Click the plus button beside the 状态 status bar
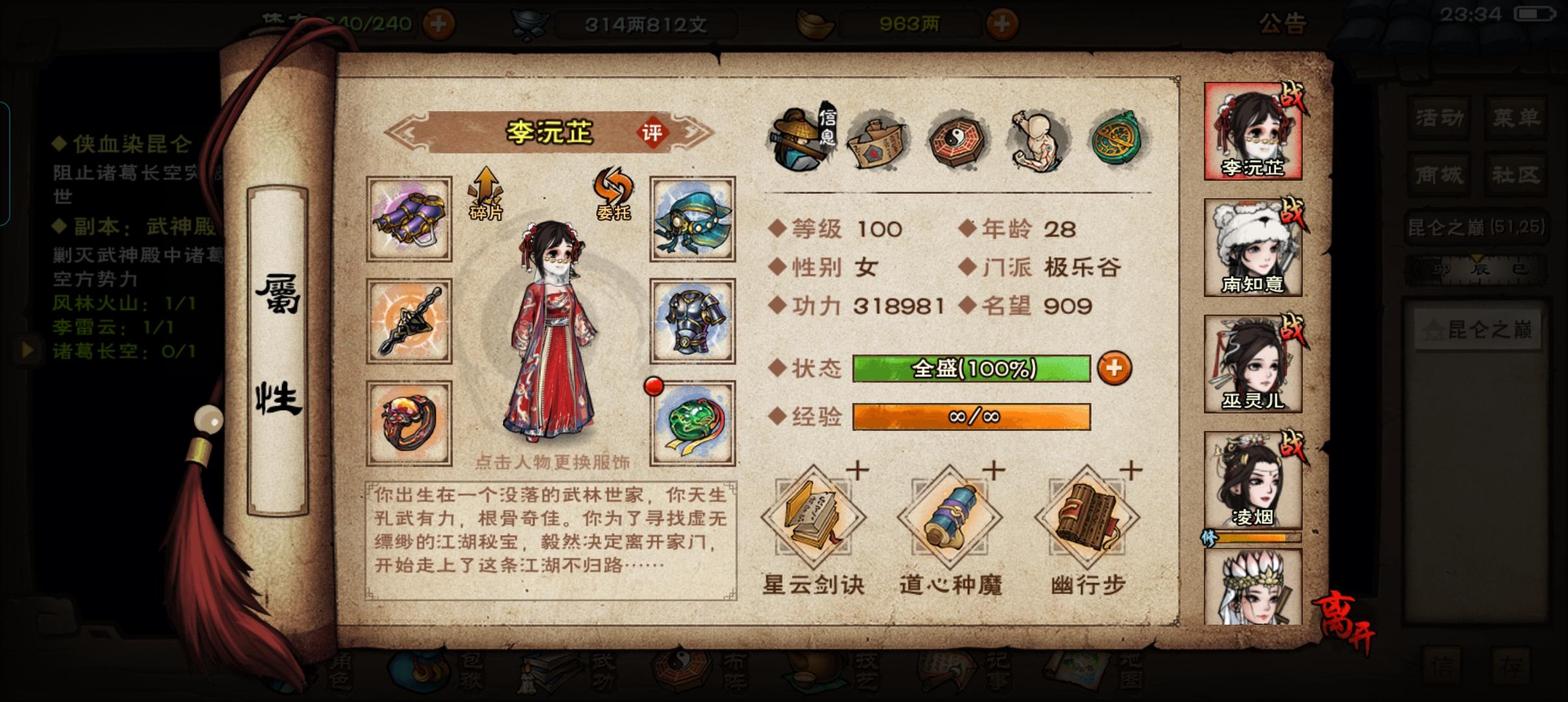 pos(1114,368)
